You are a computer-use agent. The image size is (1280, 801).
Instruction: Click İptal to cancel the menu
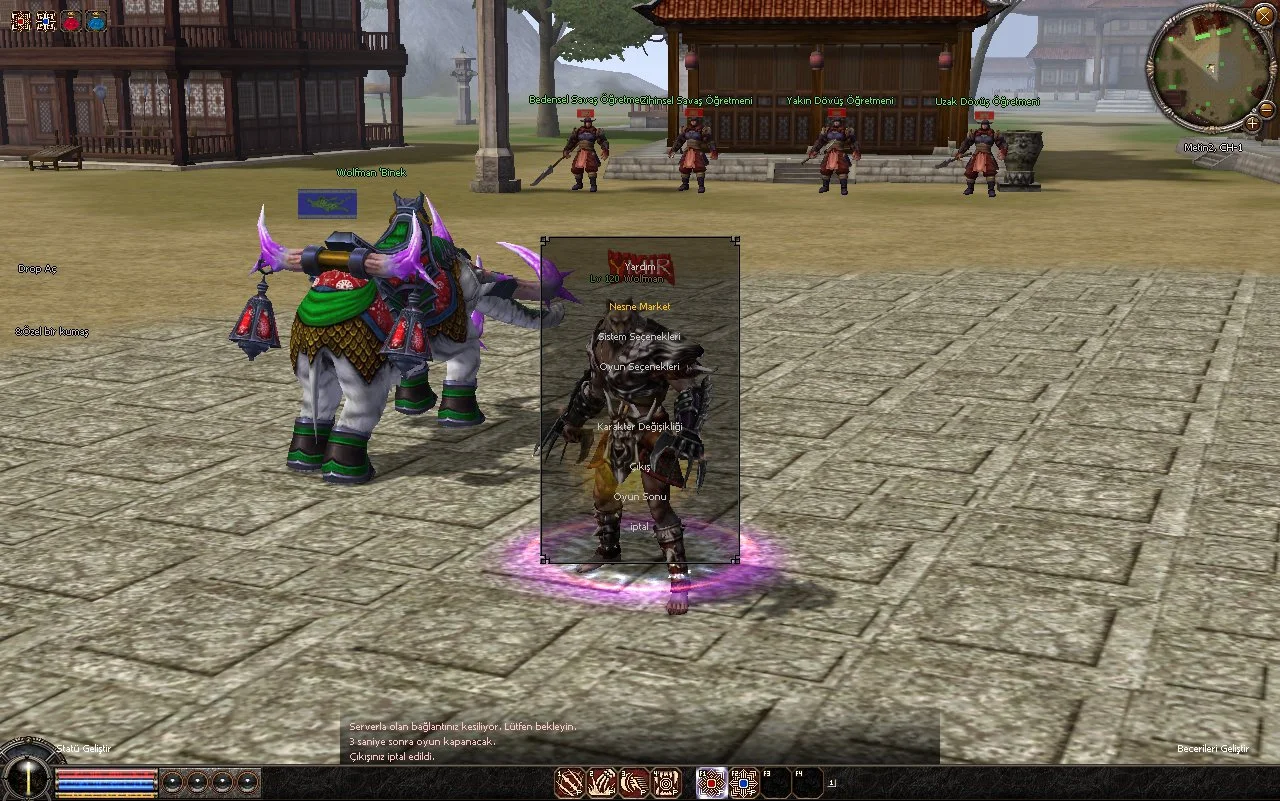[x=640, y=527]
